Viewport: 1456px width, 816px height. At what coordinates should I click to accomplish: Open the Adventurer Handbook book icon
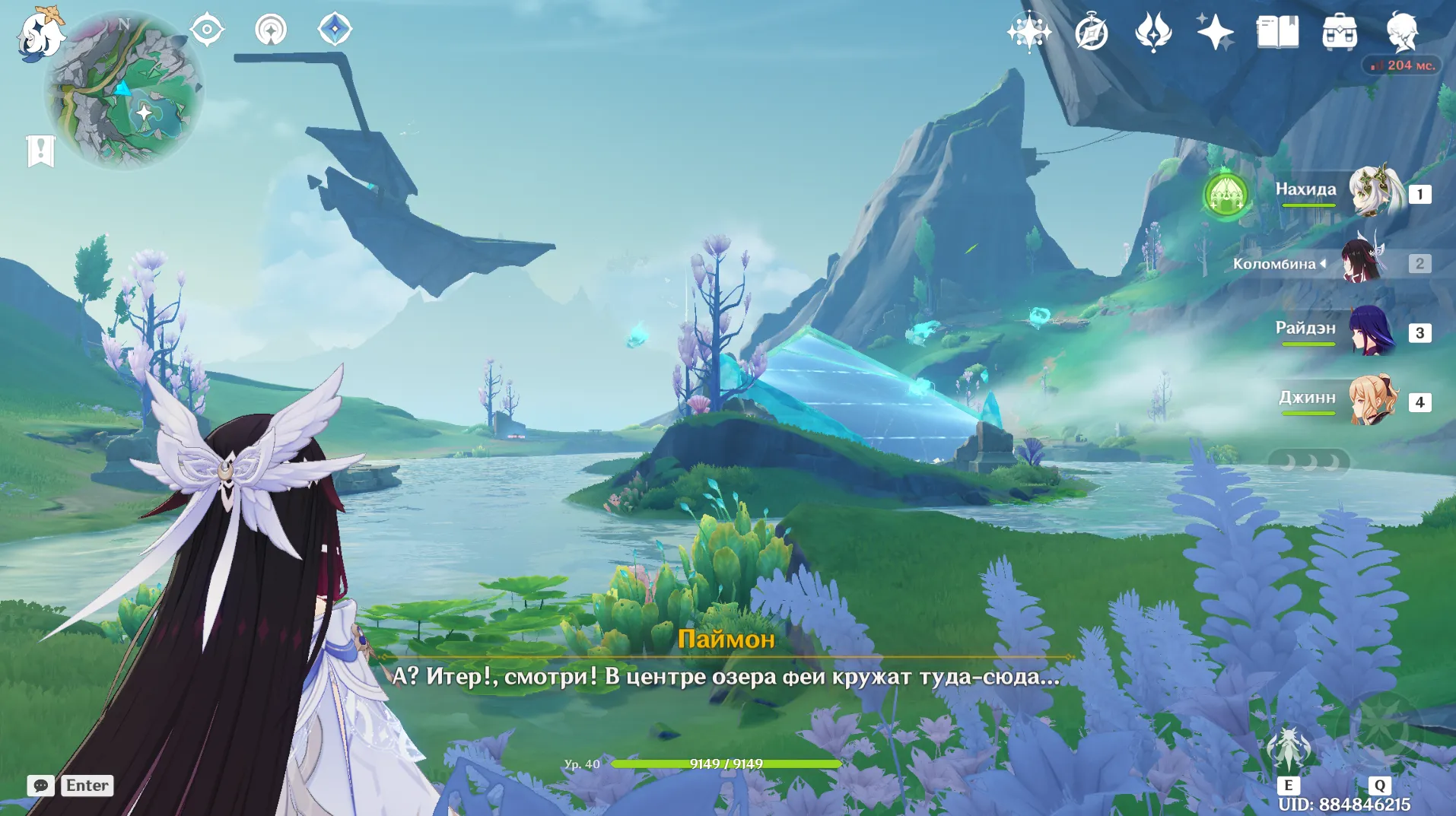tap(1277, 32)
